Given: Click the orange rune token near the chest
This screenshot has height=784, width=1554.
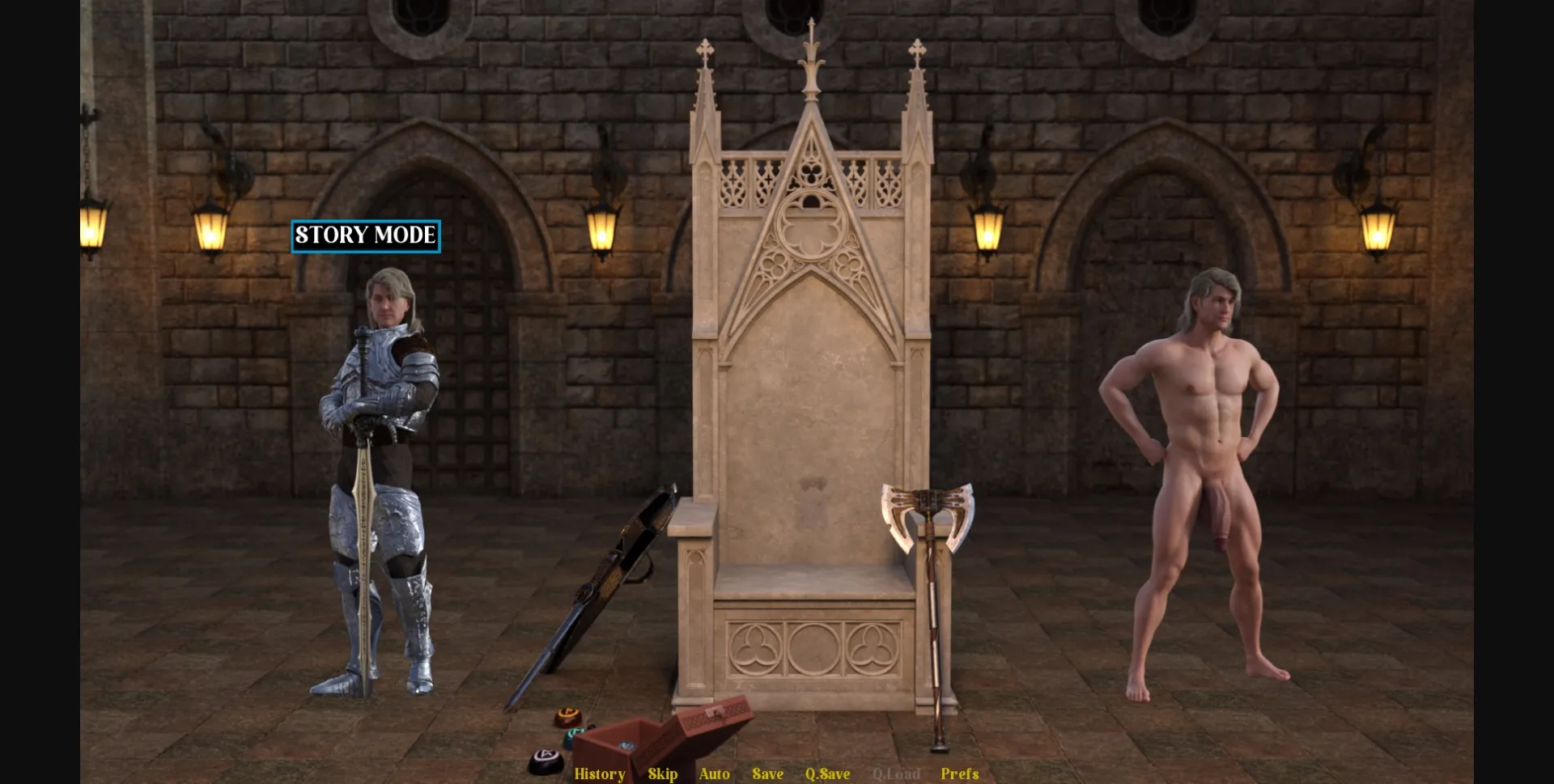Looking at the screenshot, I should [x=568, y=715].
